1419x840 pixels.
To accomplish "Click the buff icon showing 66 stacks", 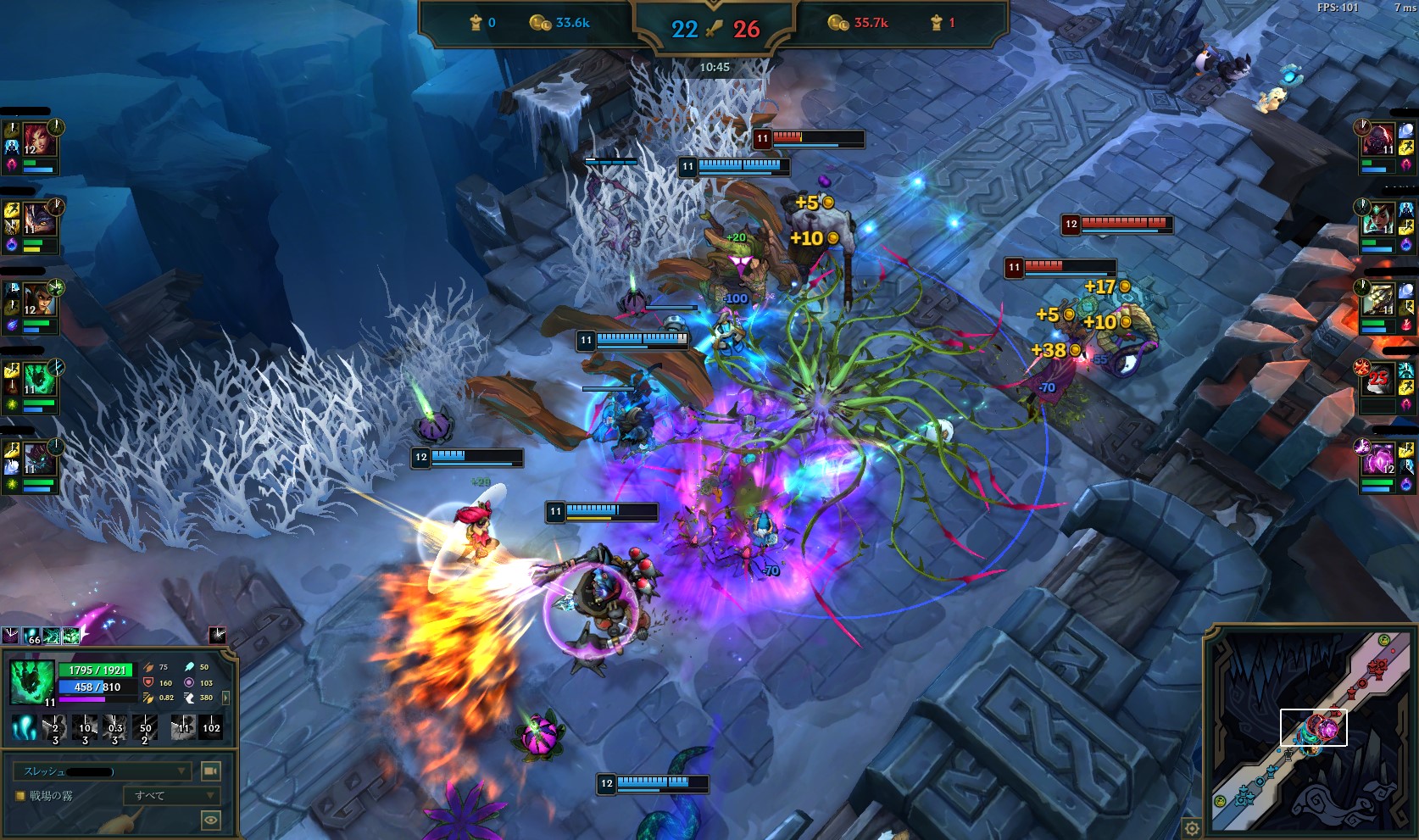I will [31, 636].
